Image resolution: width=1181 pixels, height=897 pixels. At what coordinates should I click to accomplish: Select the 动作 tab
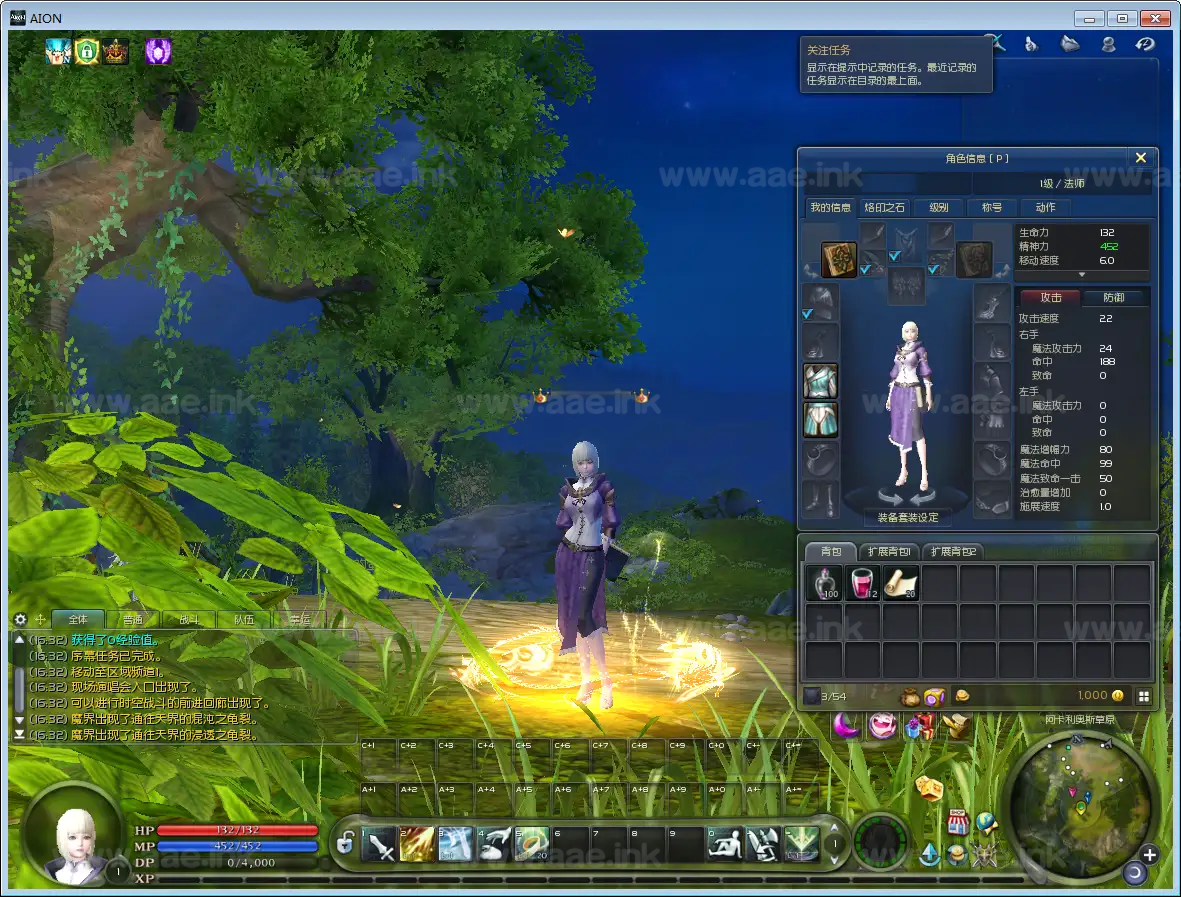coord(1045,208)
